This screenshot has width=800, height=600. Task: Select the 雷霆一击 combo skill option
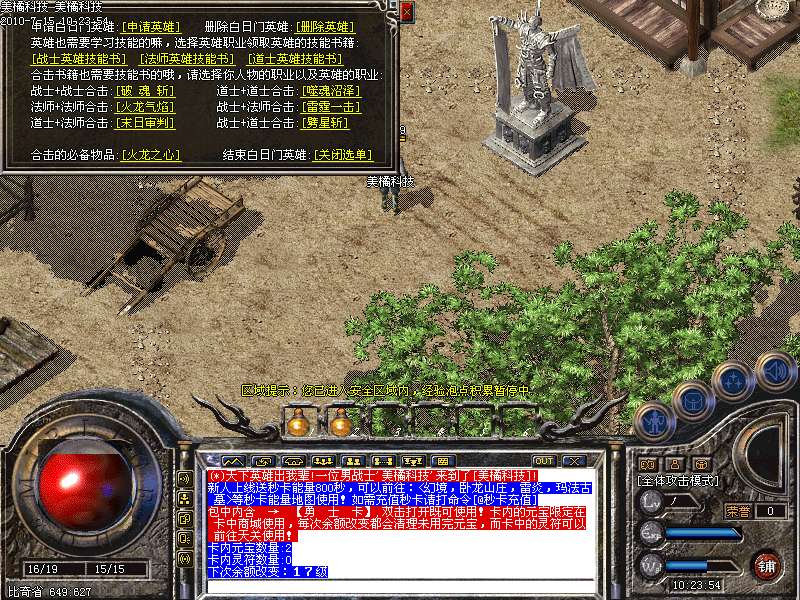coord(331,107)
